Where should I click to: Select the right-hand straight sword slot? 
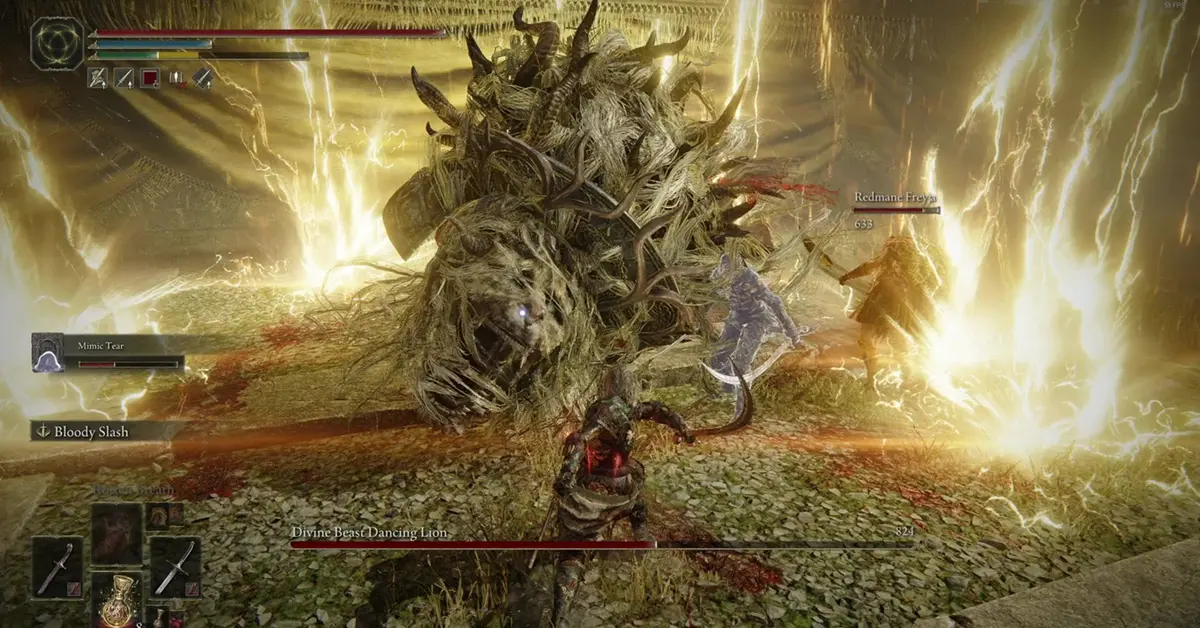tap(176, 568)
